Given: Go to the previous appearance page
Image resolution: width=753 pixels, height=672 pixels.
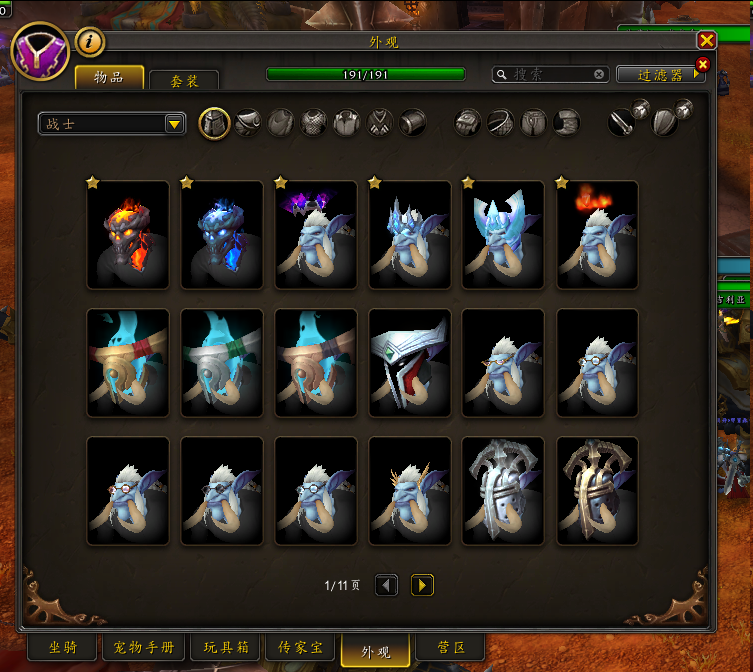Looking at the screenshot, I should (387, 585).
